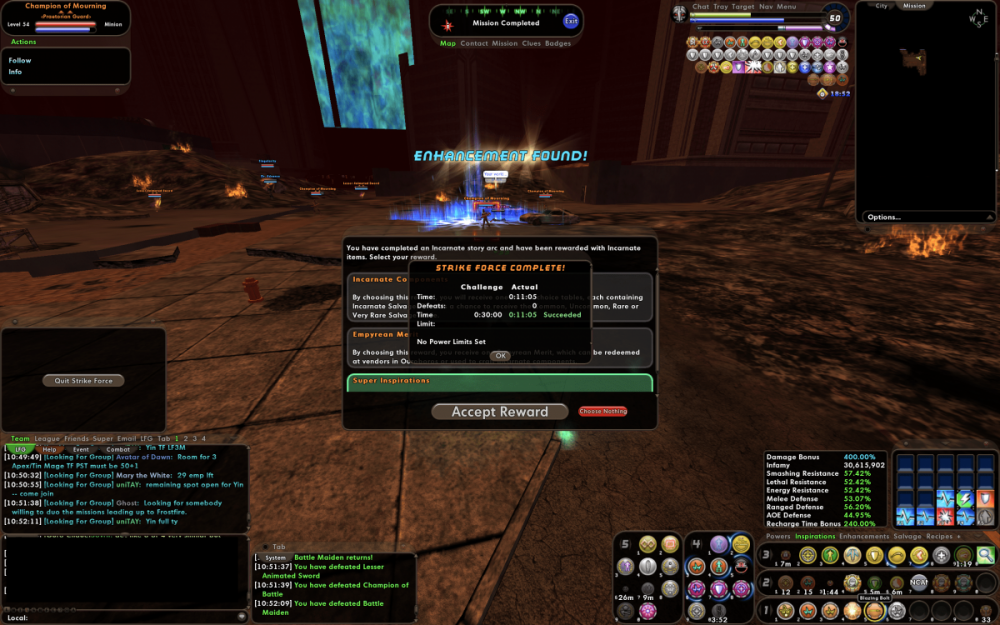Screen dimensions: 1000x625
Task: Show the Clues tab
Action: tap(532, 44)
